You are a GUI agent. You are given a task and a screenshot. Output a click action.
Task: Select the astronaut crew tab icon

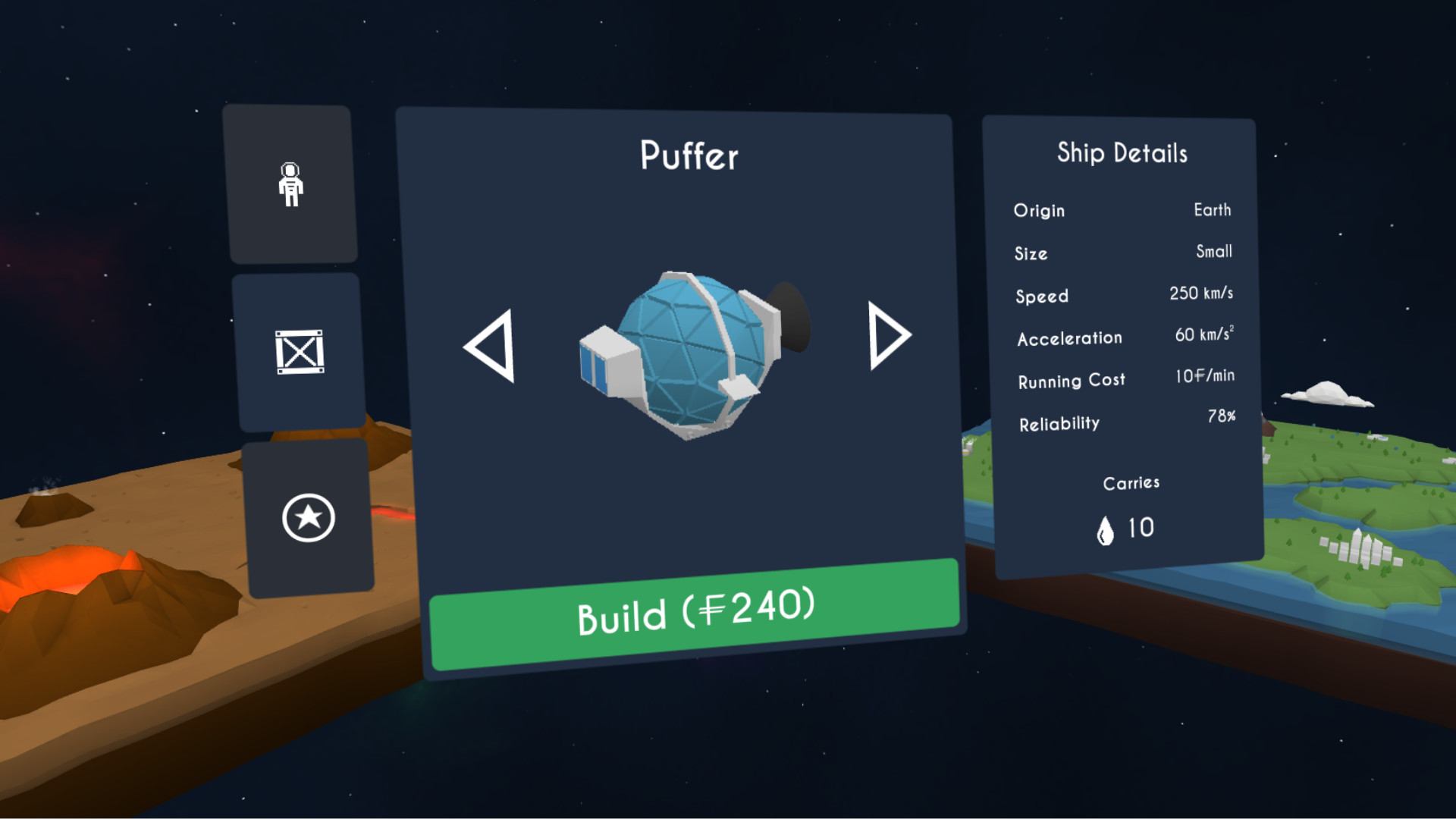point(292,184)
